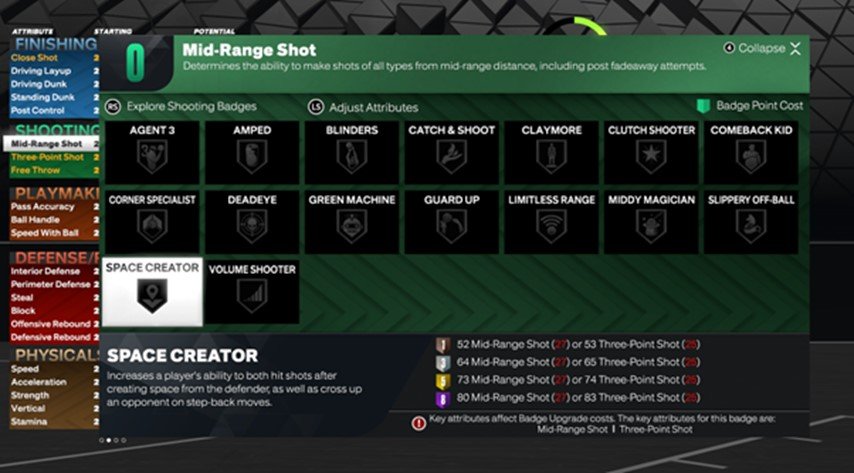Select the Corner Specialist badge
Screen dimensions: 854x473
pos(153,222)
